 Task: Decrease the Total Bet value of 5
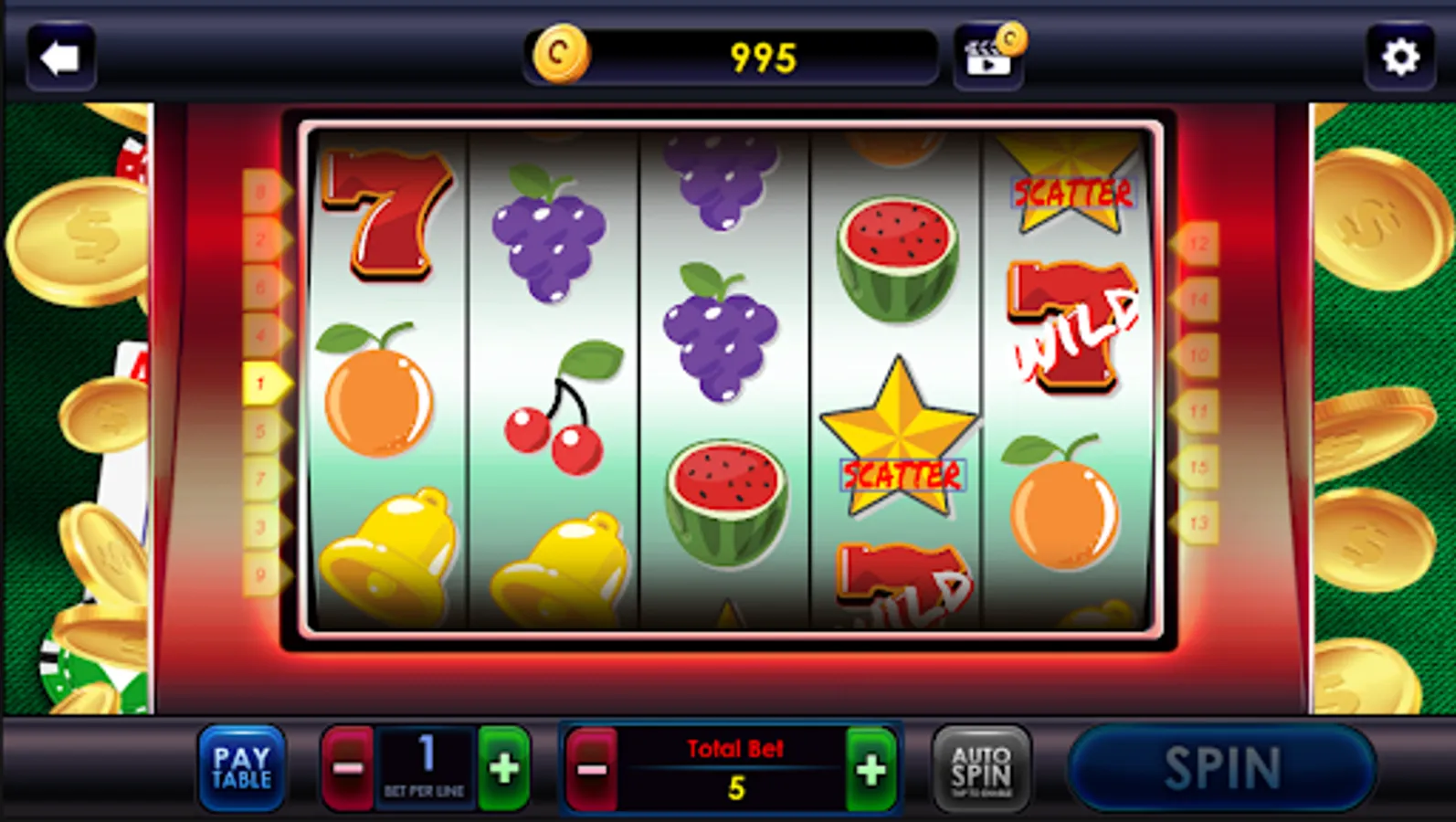click(594, 767)
